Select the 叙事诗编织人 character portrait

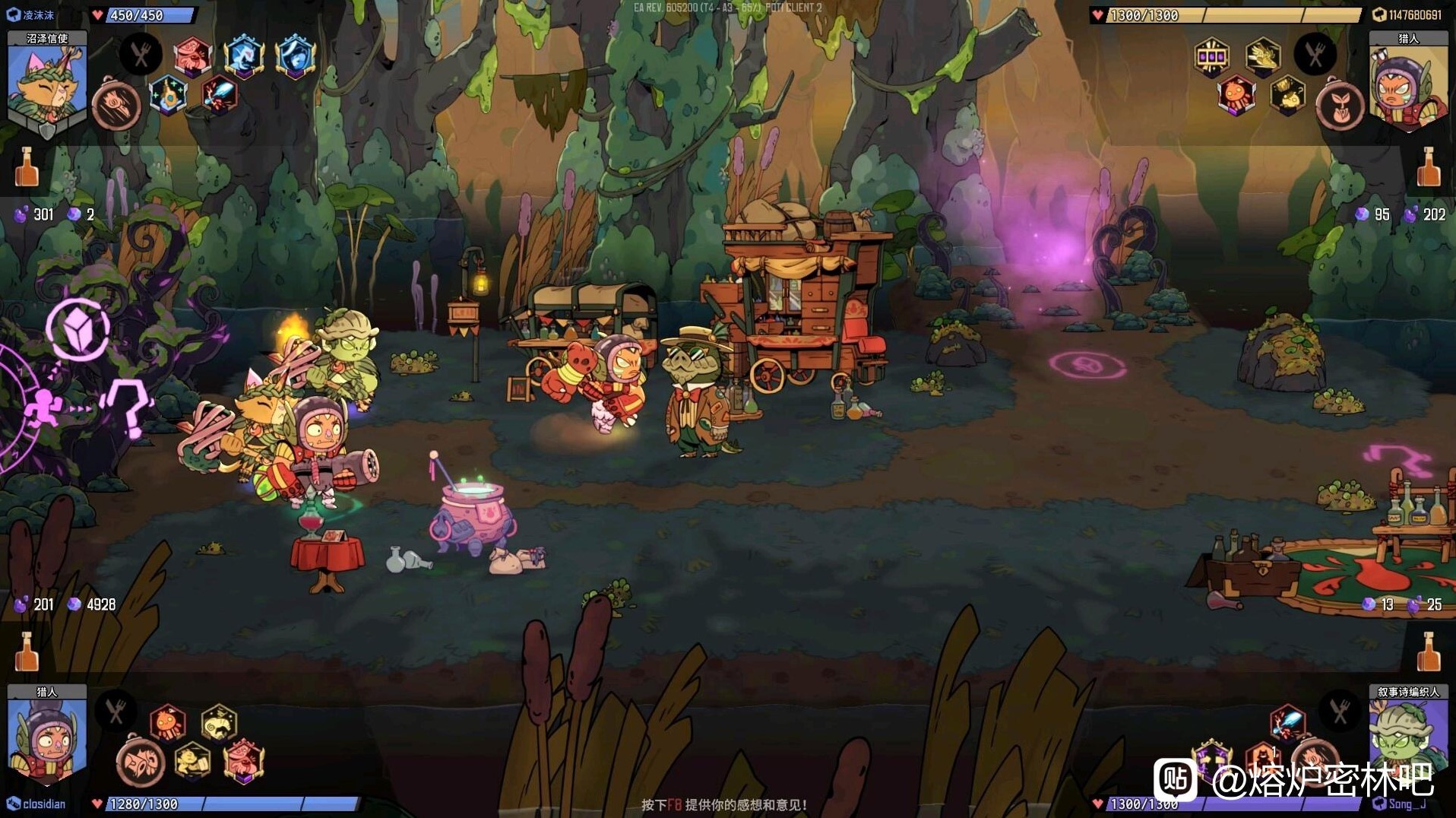[x=1407, y=734]
